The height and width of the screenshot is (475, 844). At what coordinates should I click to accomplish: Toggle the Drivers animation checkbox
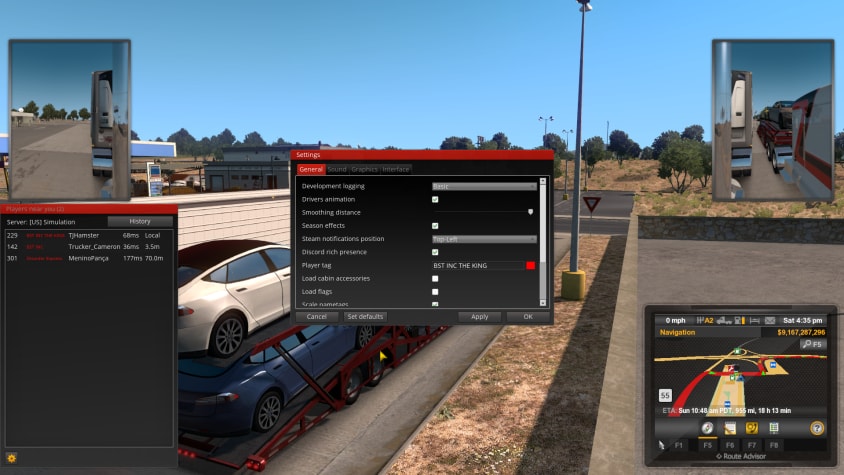pyautogui.click(x=435, y=200)
